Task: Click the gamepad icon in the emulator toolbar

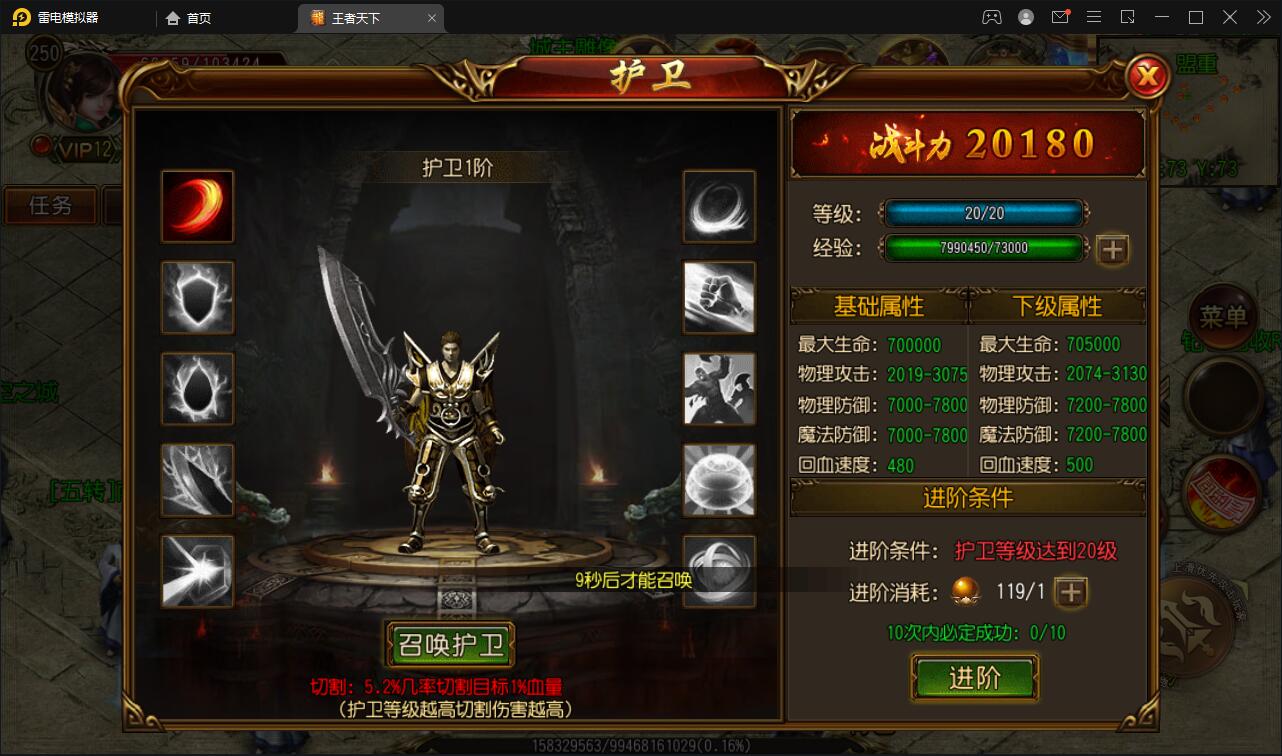Action: (993, 16)
